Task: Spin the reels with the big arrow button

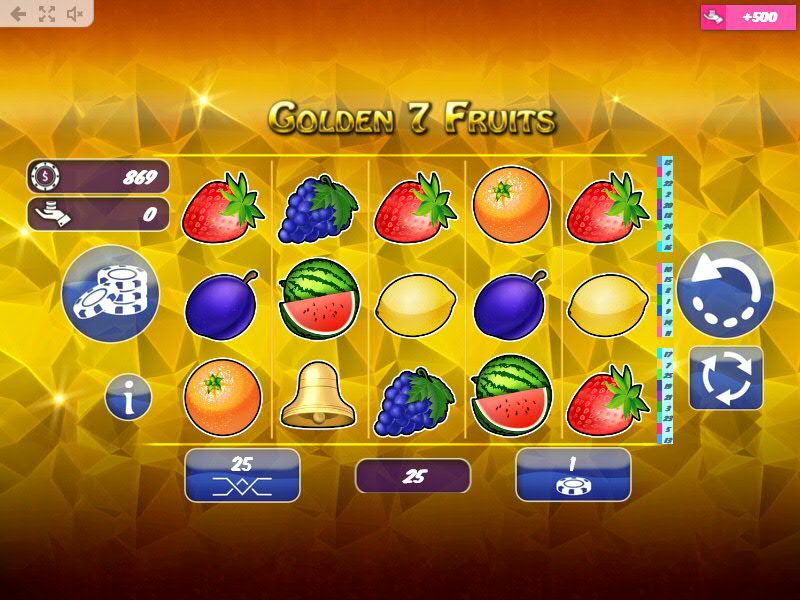Action: coord(725,290)
